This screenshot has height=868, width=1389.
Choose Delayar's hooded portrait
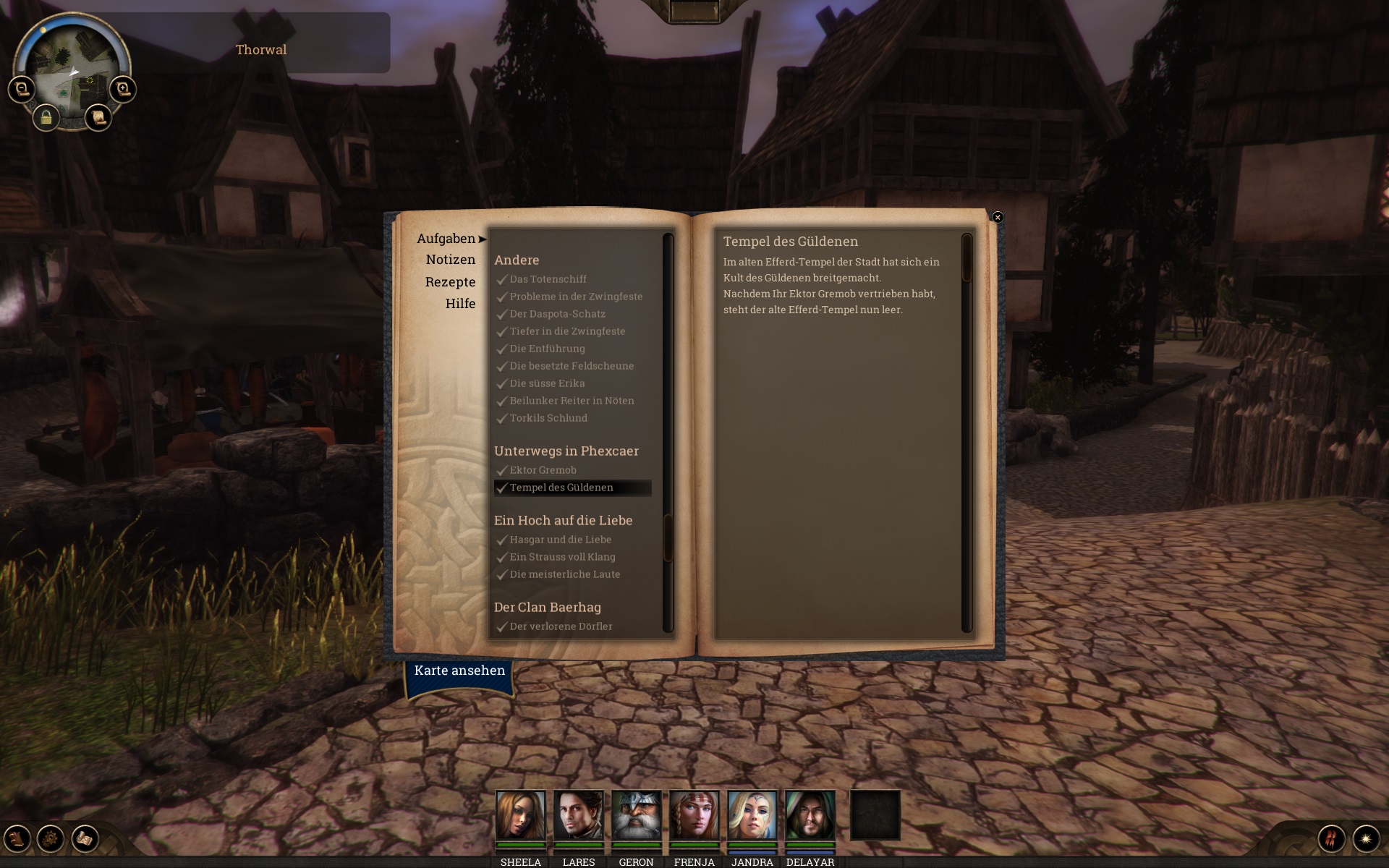point(810,814)
